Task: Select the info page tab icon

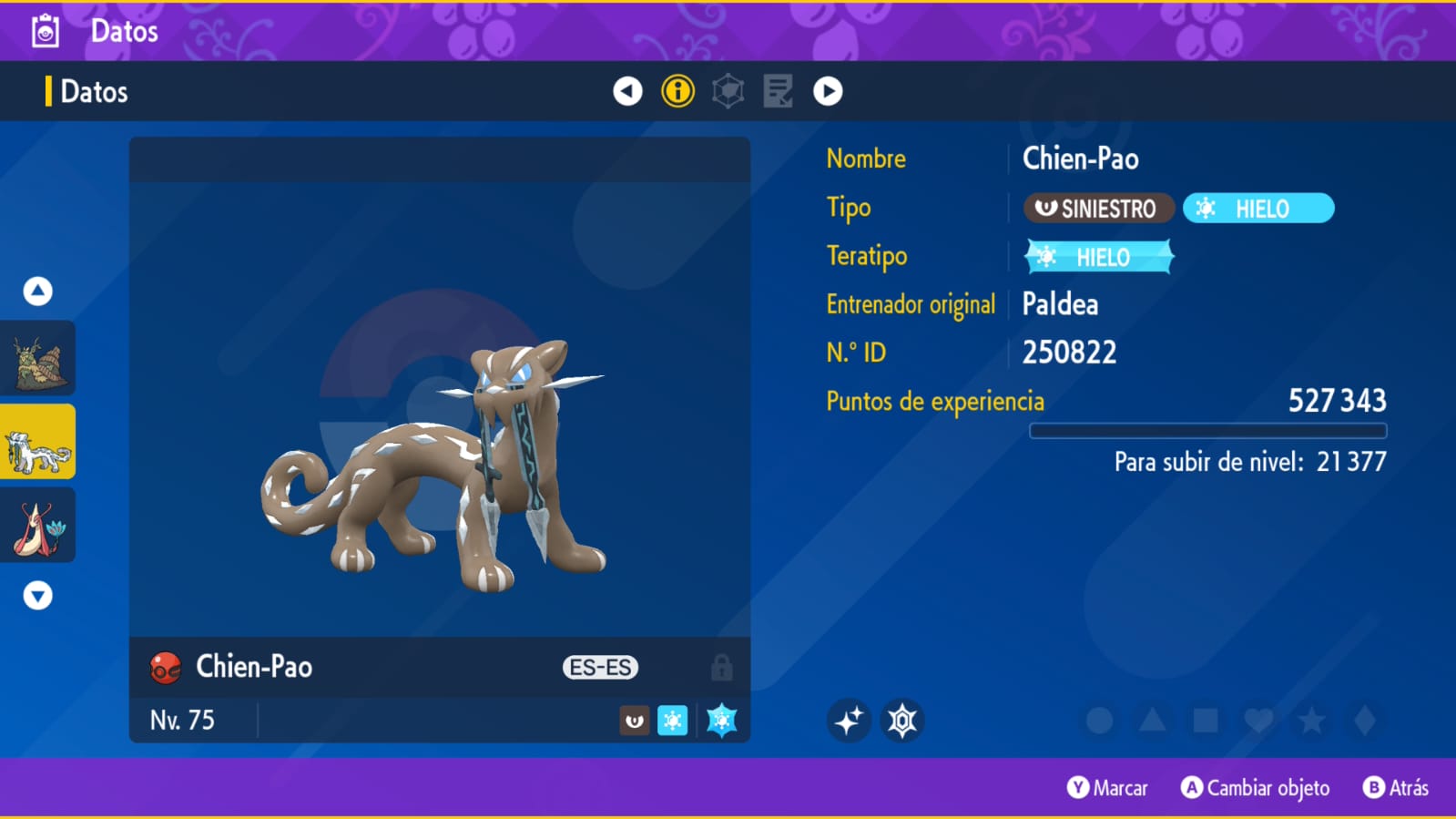Action: point(677,91)
